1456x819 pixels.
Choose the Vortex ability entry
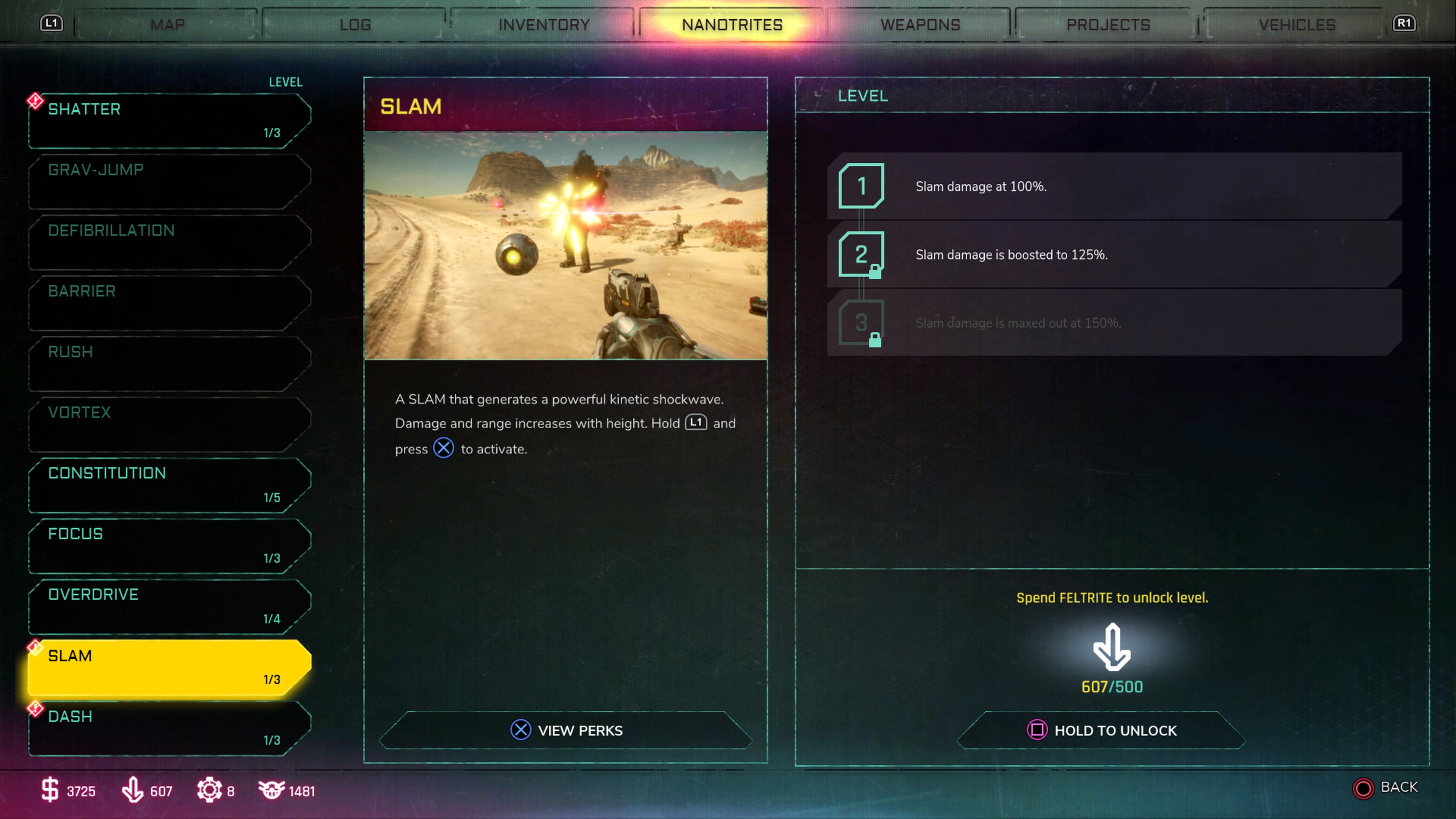click(x=169, y=424)
